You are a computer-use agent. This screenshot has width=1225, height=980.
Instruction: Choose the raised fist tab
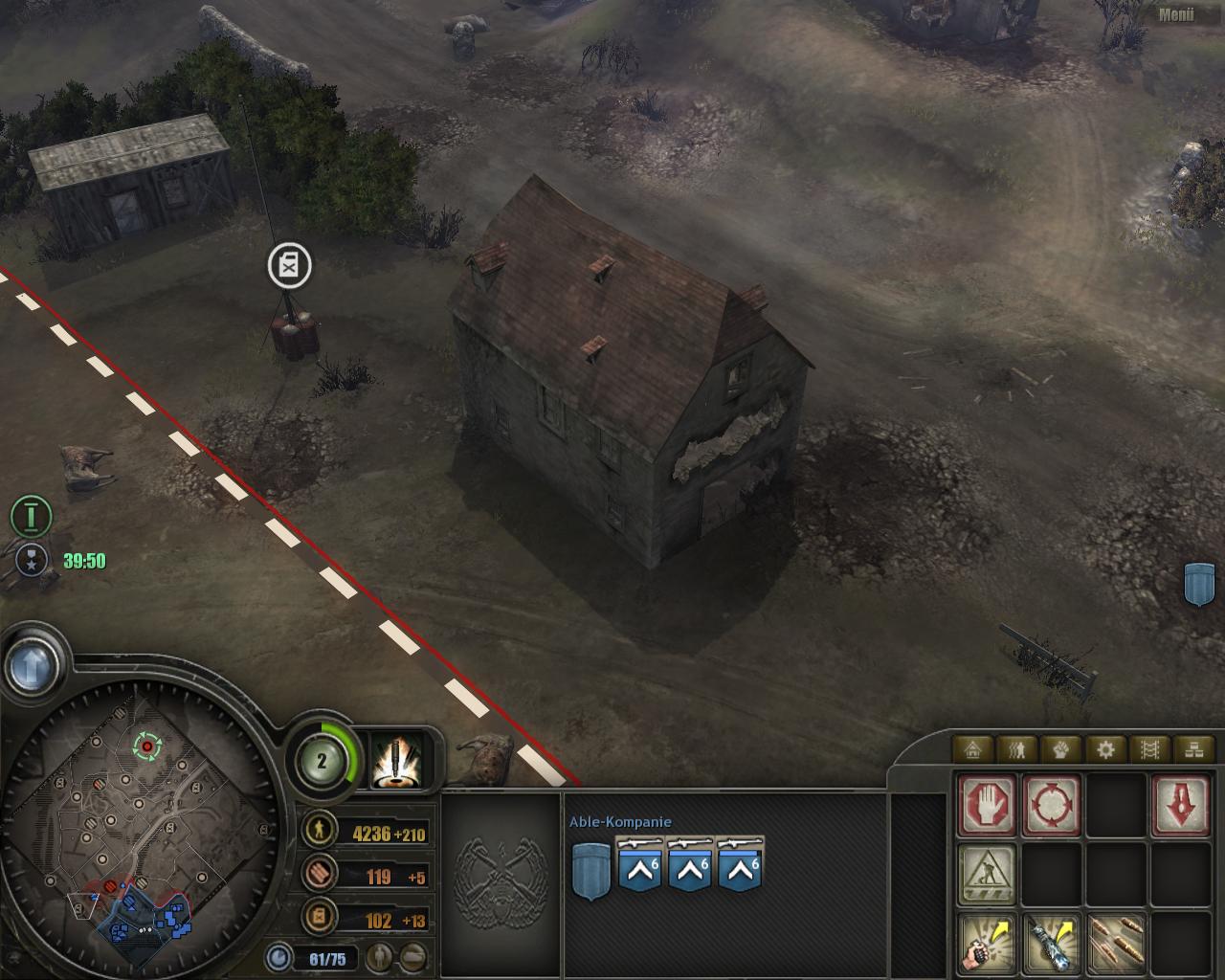coord(1061,748)
